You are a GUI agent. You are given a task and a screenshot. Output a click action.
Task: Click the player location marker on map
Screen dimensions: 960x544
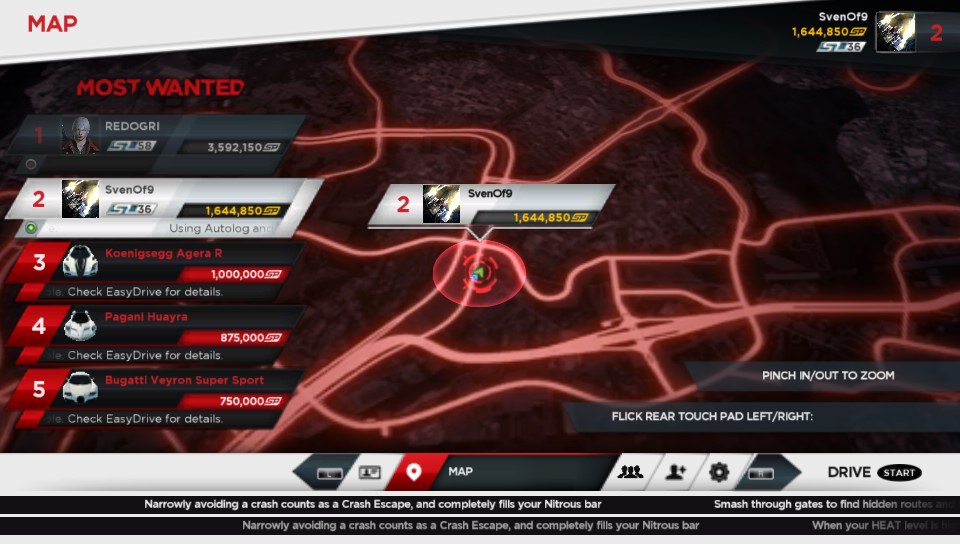coord(478,272)
